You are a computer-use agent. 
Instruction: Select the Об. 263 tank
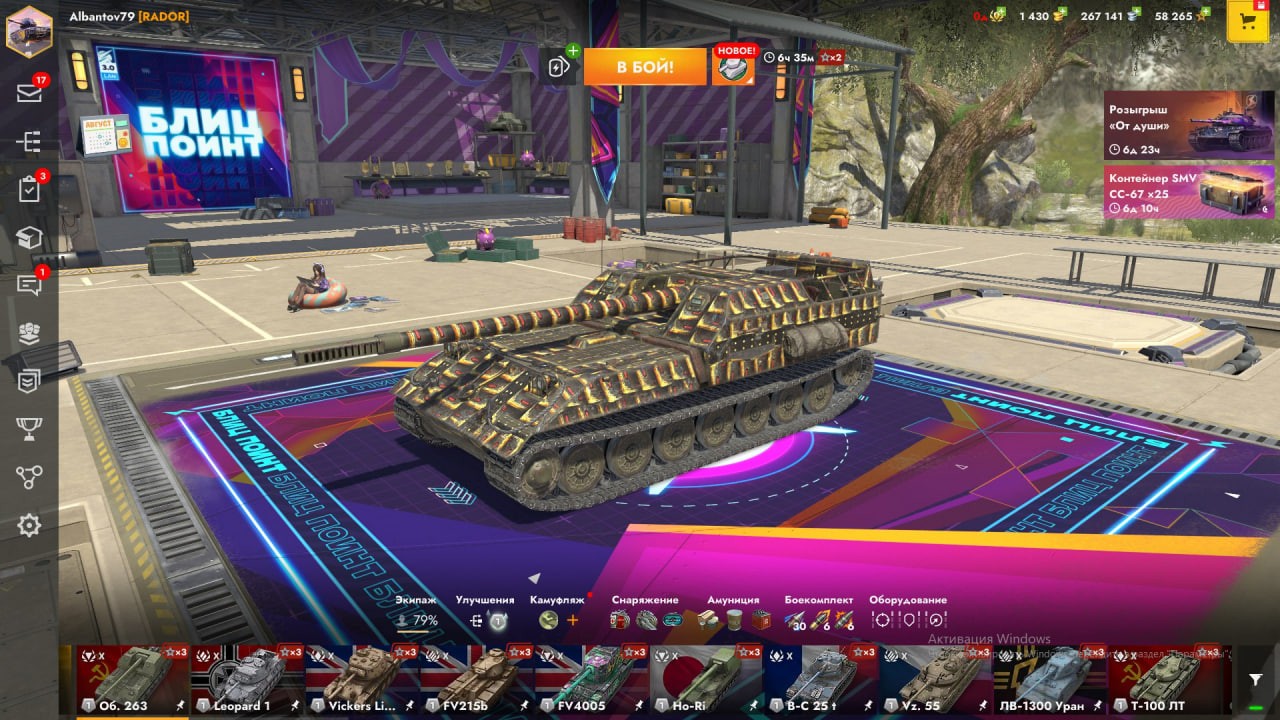pos(133,680)
